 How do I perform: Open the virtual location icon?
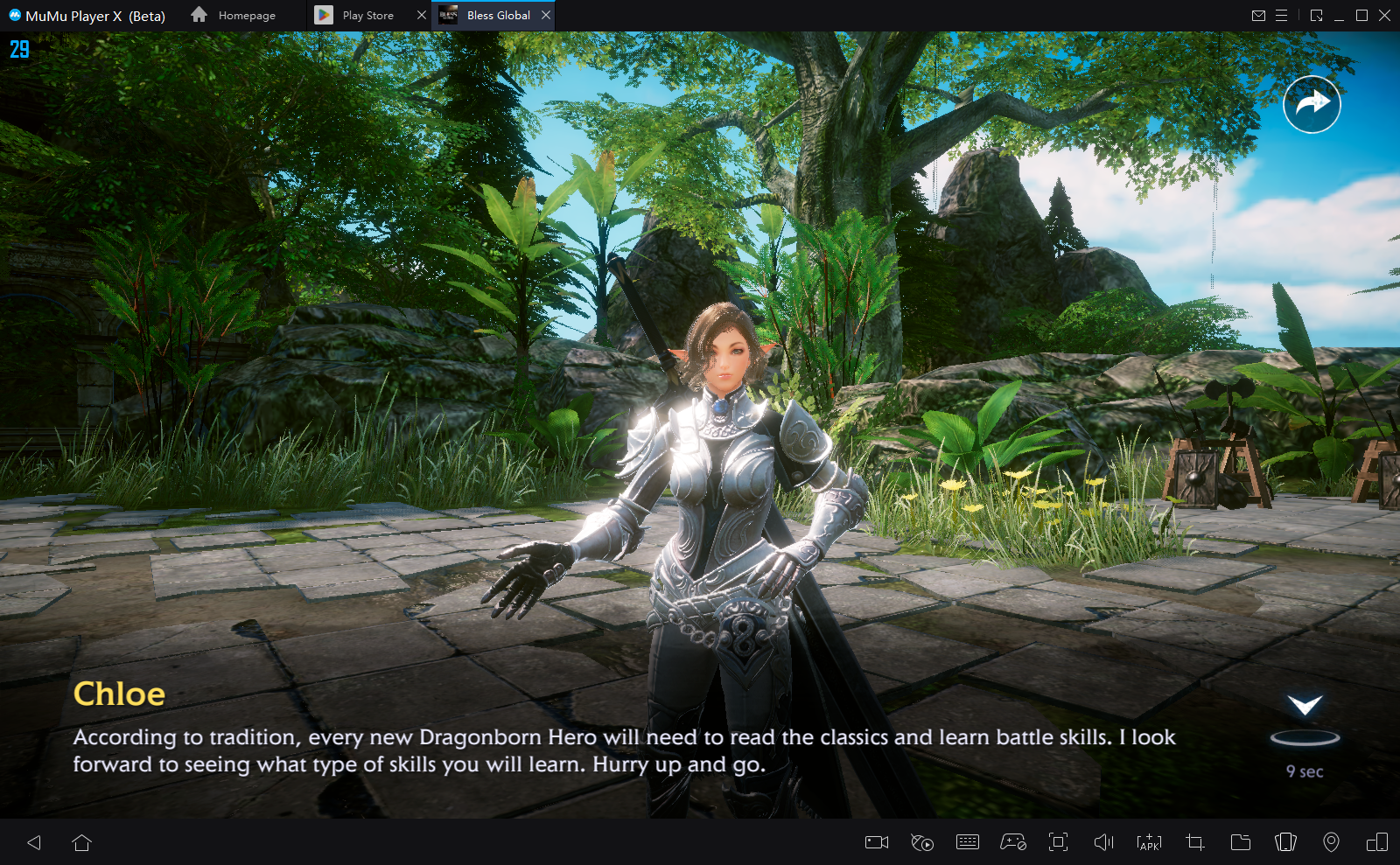(1331, 842)
